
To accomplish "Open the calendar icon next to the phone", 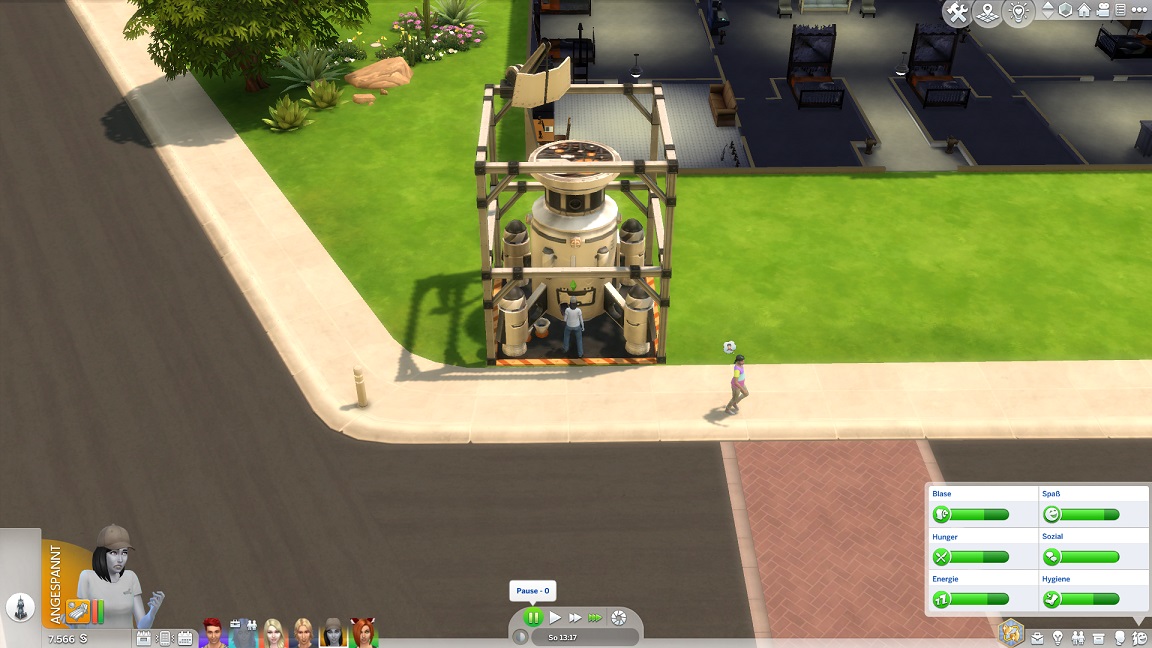I will (x=185, y=638).
